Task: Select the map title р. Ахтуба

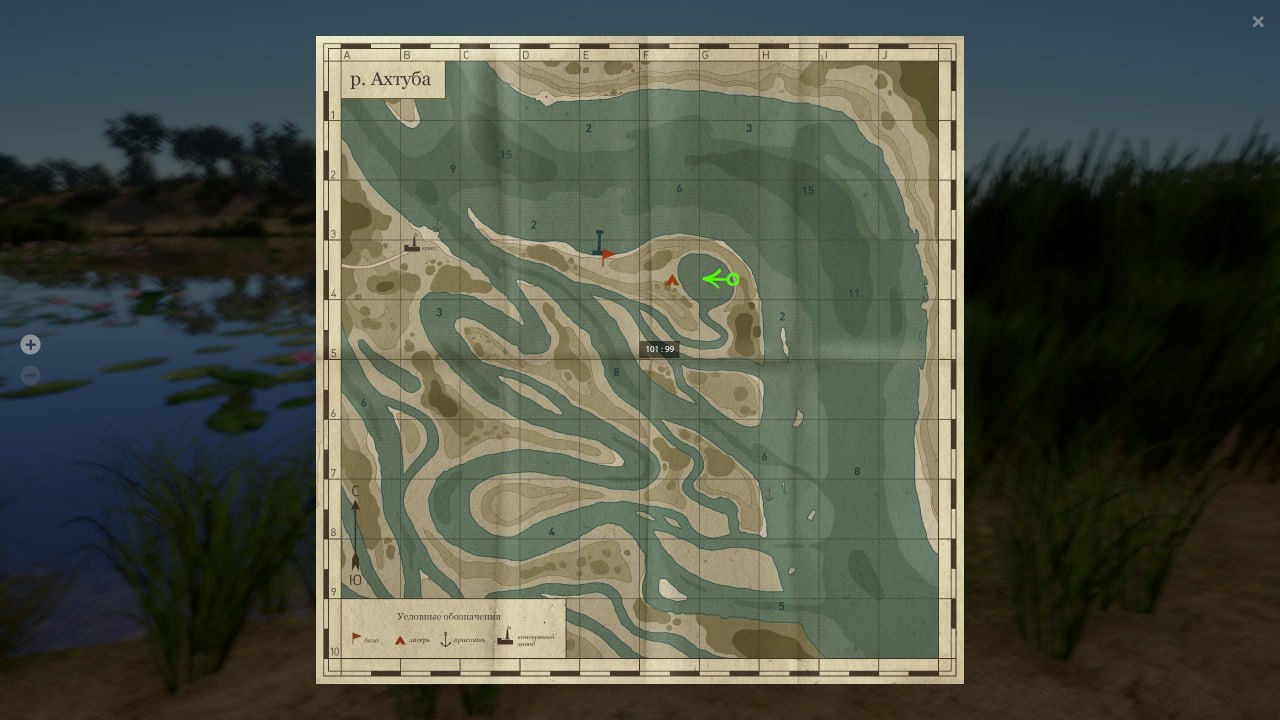Action: 389,78
